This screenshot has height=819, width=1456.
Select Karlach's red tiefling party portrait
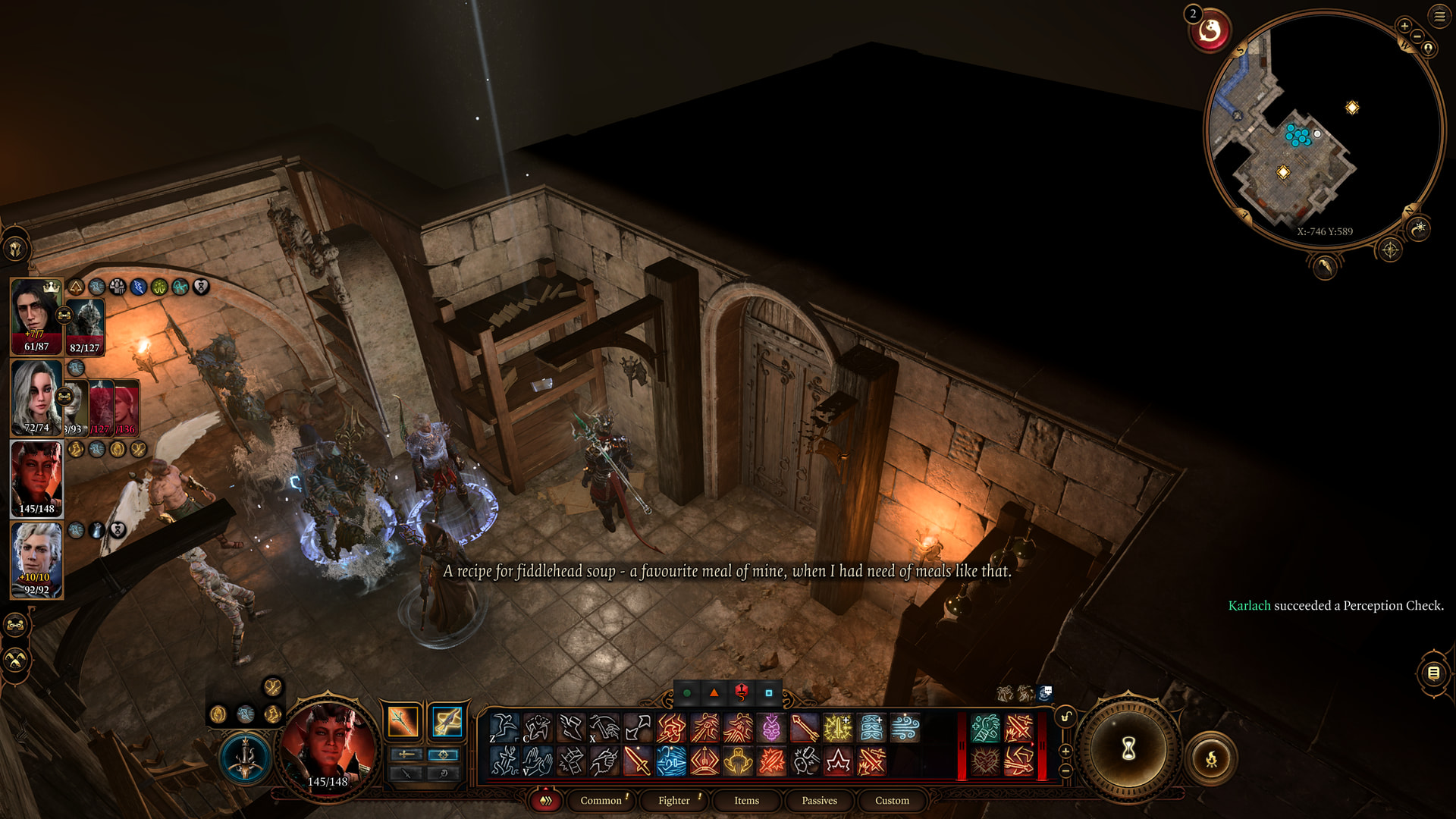point(36,479)
